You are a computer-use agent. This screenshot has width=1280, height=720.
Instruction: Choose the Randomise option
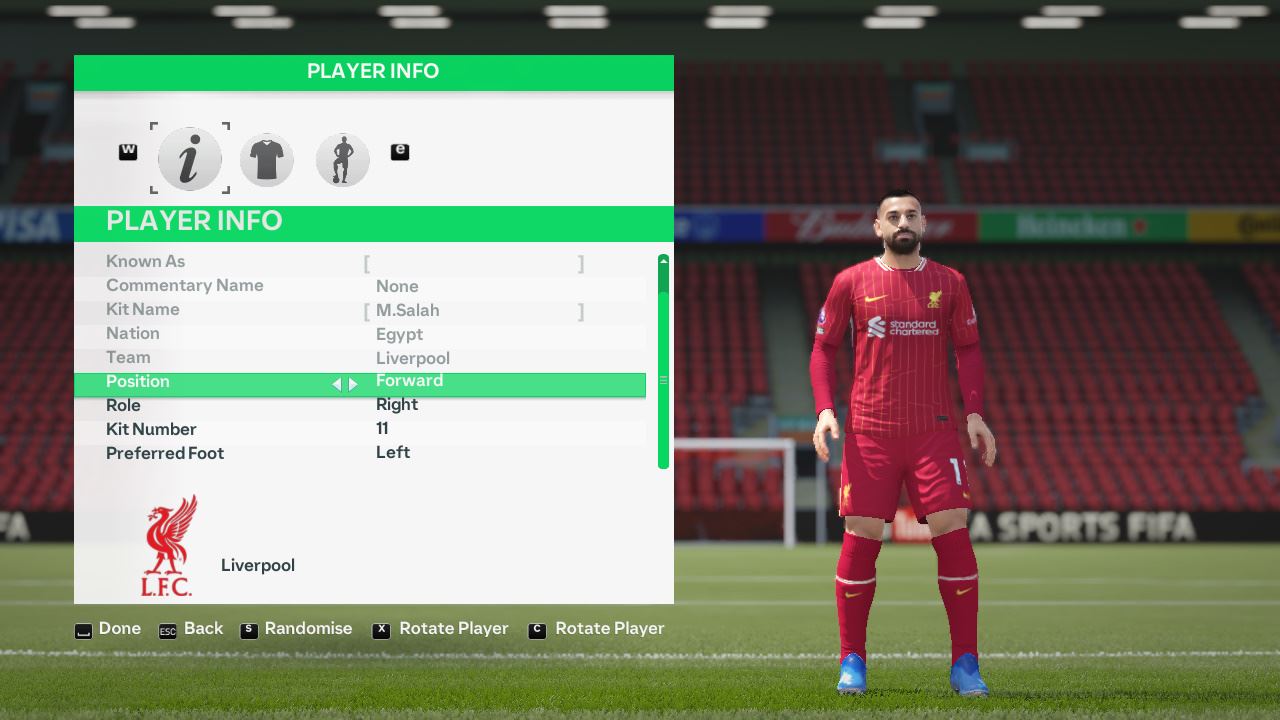point(297,629)
